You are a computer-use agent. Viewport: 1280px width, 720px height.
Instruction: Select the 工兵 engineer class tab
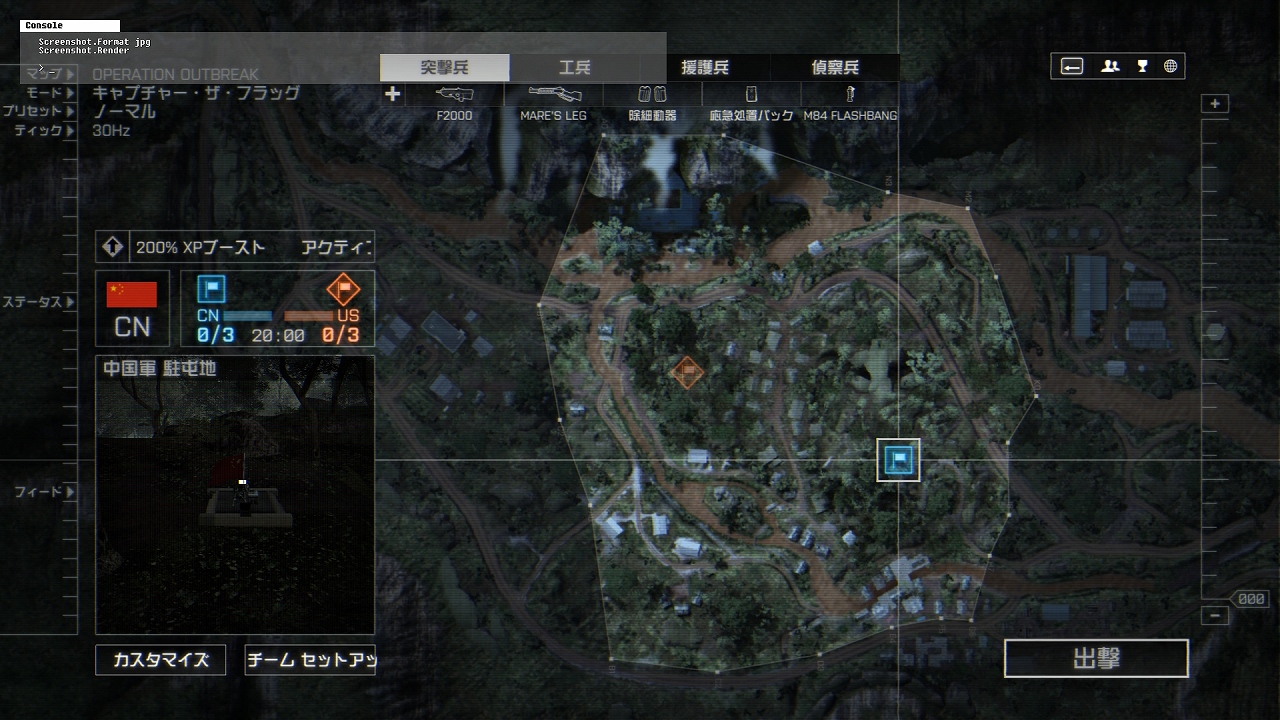click(x=574, y=68)
